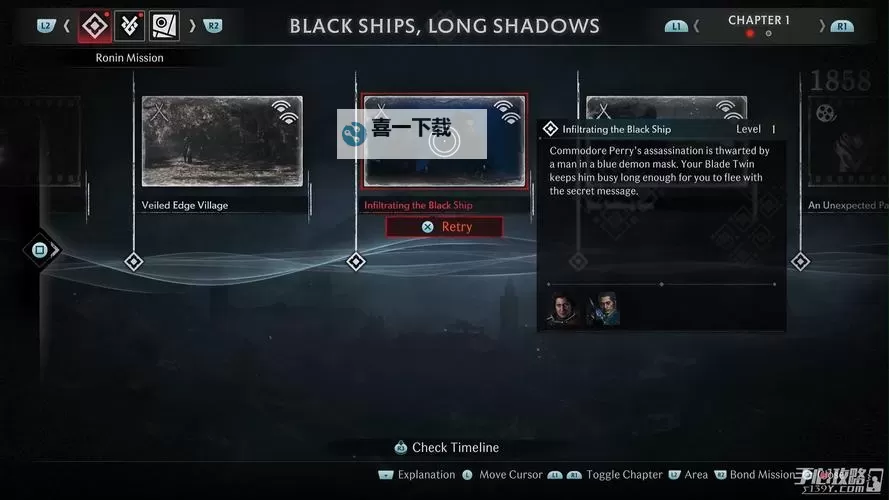Click the left character portrait in mission details
The height and width of the screenshot is (500, 889).
pos(562,308)
